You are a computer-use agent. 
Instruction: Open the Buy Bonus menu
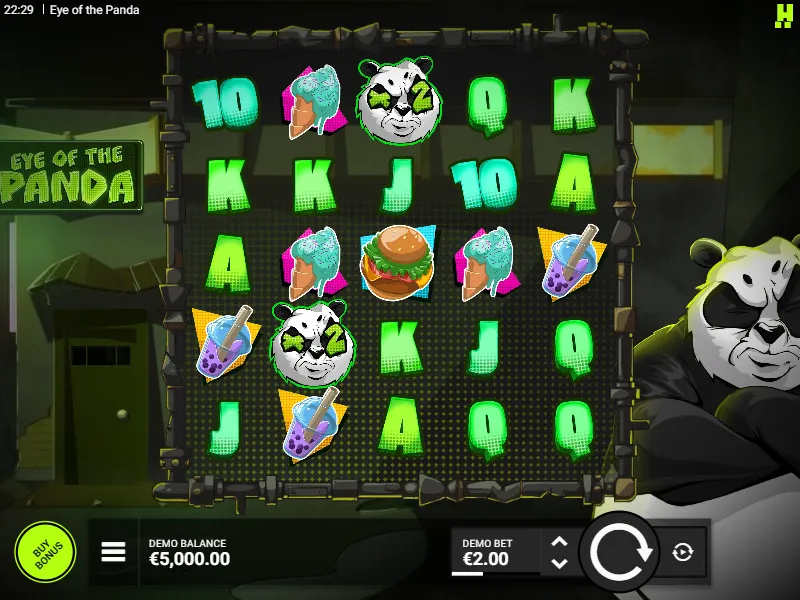pyautogui.click(x=45, y=552)
